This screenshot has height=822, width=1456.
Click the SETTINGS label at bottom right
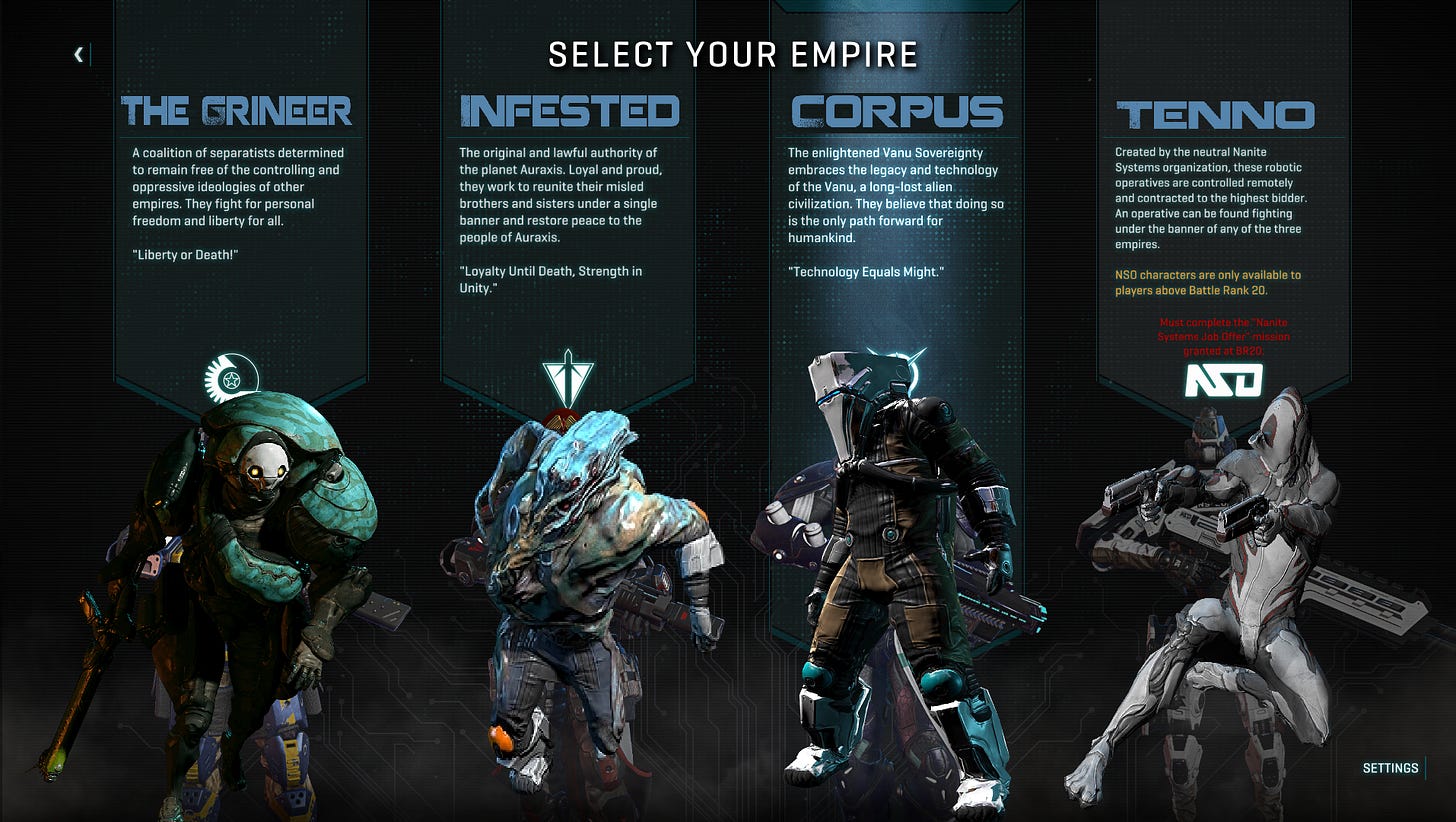coord(1391,768)
